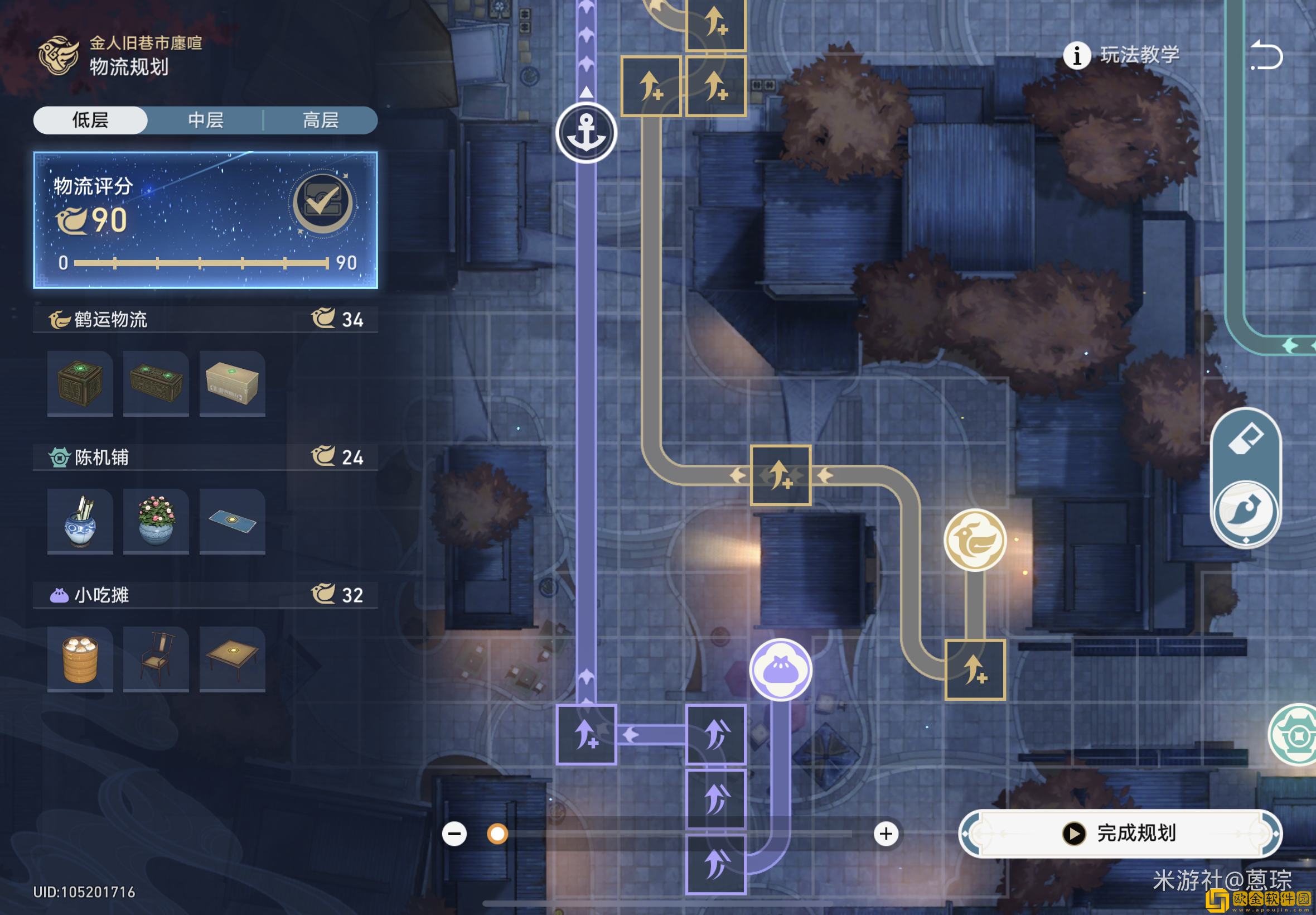Zoom in with the plus button
This screenshot has height=915, width=1316.
tap(886, 834)
